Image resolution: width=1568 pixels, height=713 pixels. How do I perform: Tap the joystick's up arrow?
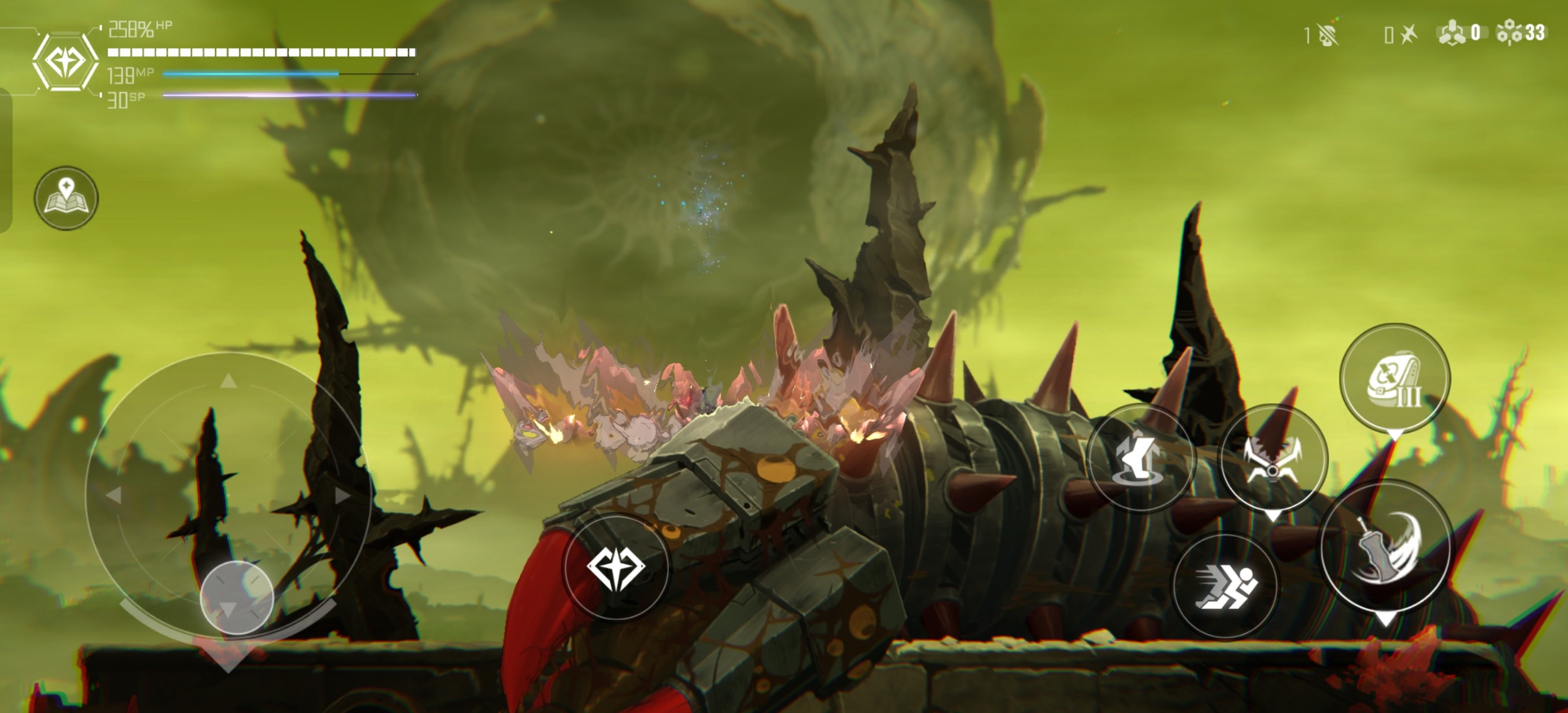pos(228,381)
